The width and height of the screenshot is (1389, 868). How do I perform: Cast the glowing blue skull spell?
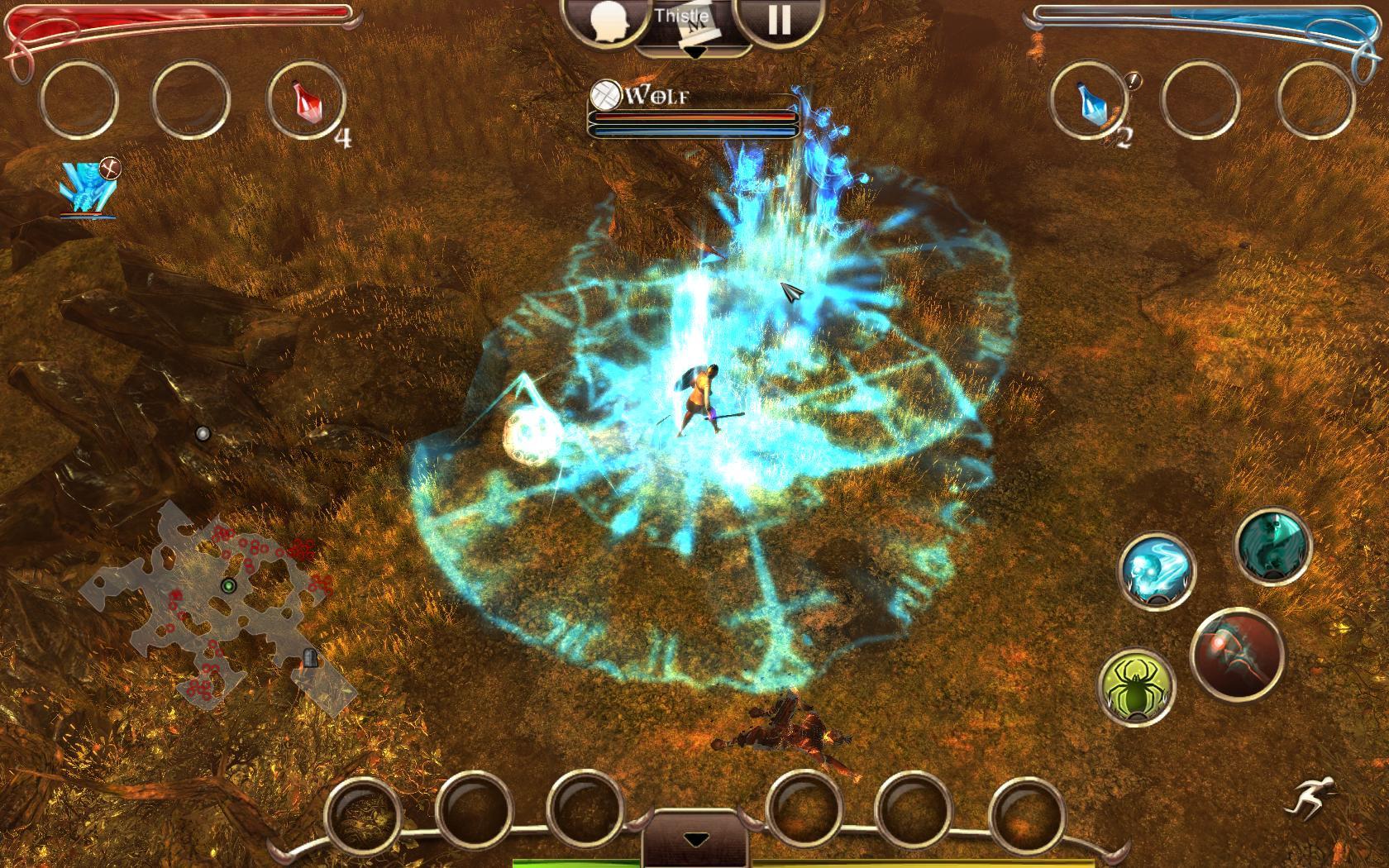1157,570
